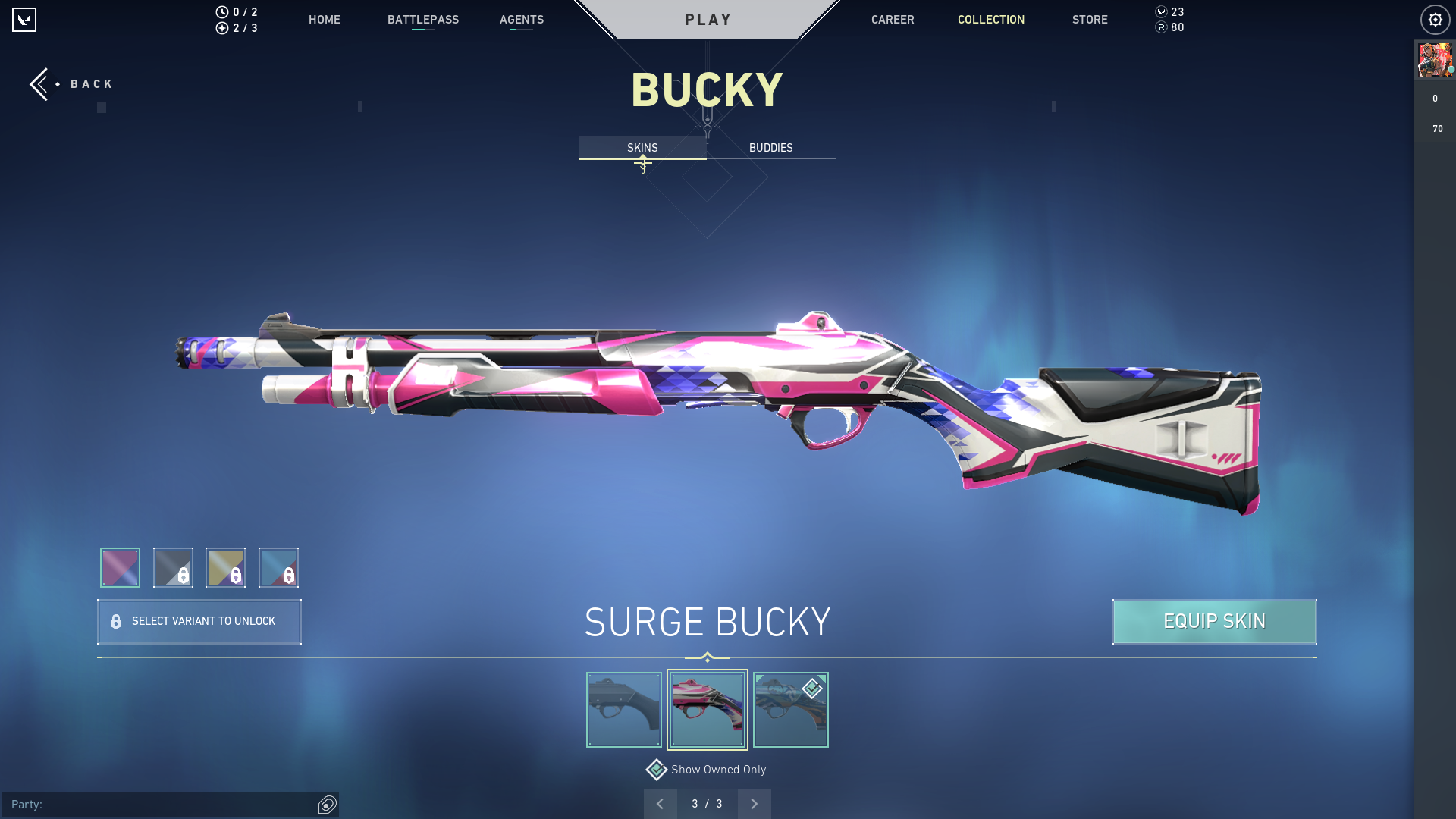Equip the Surge Bucky skin

coord(1214,622)
